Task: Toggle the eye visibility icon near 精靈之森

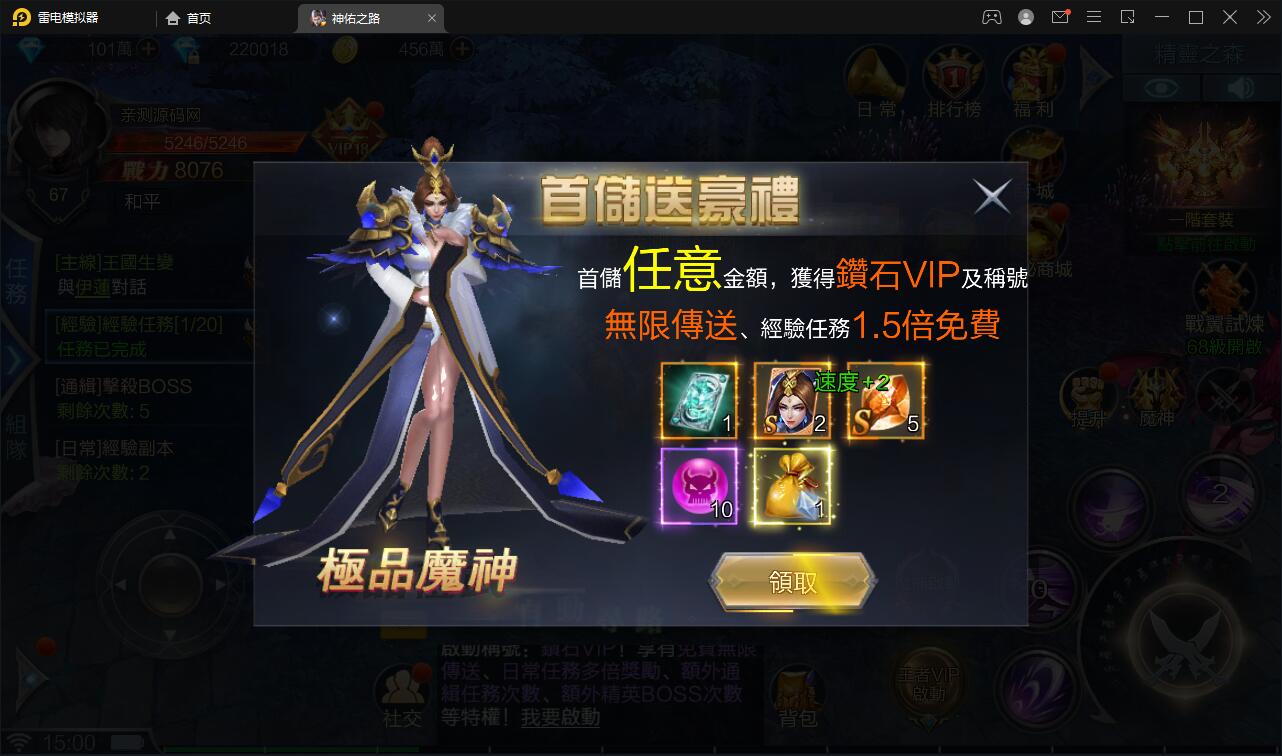Action: 1162,87
